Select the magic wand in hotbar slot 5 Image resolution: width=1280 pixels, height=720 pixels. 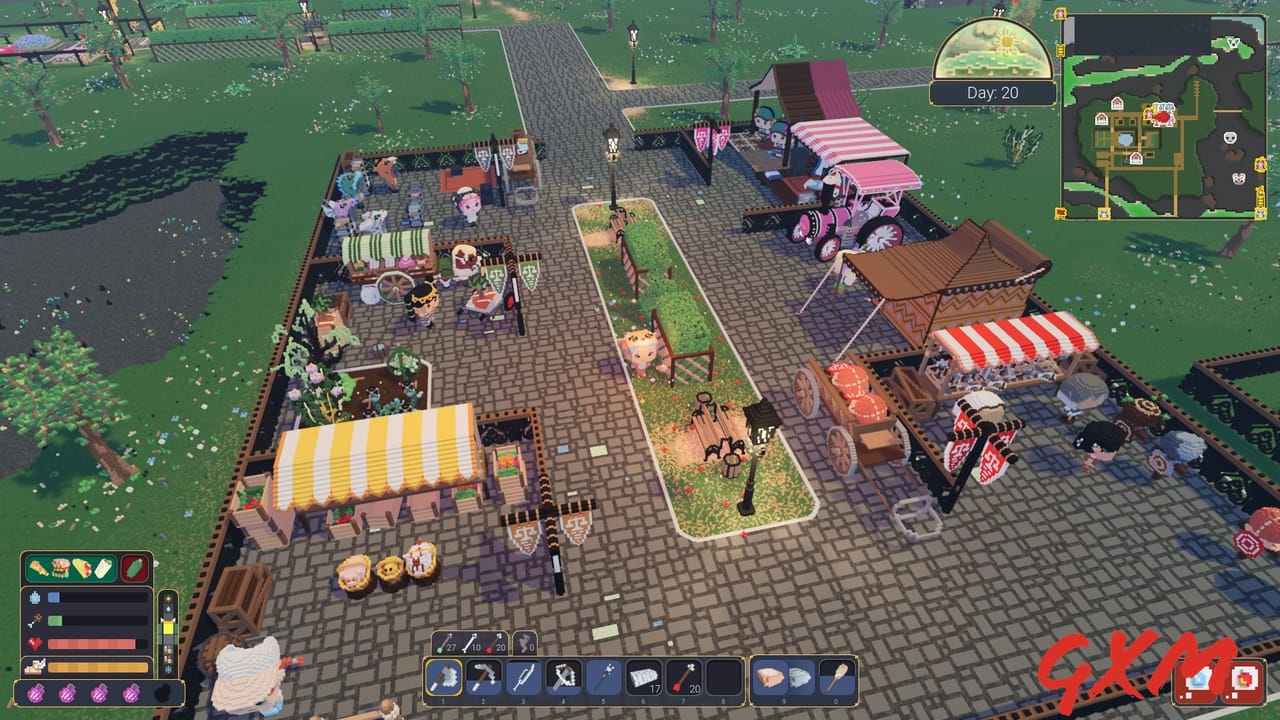[602, 676]
